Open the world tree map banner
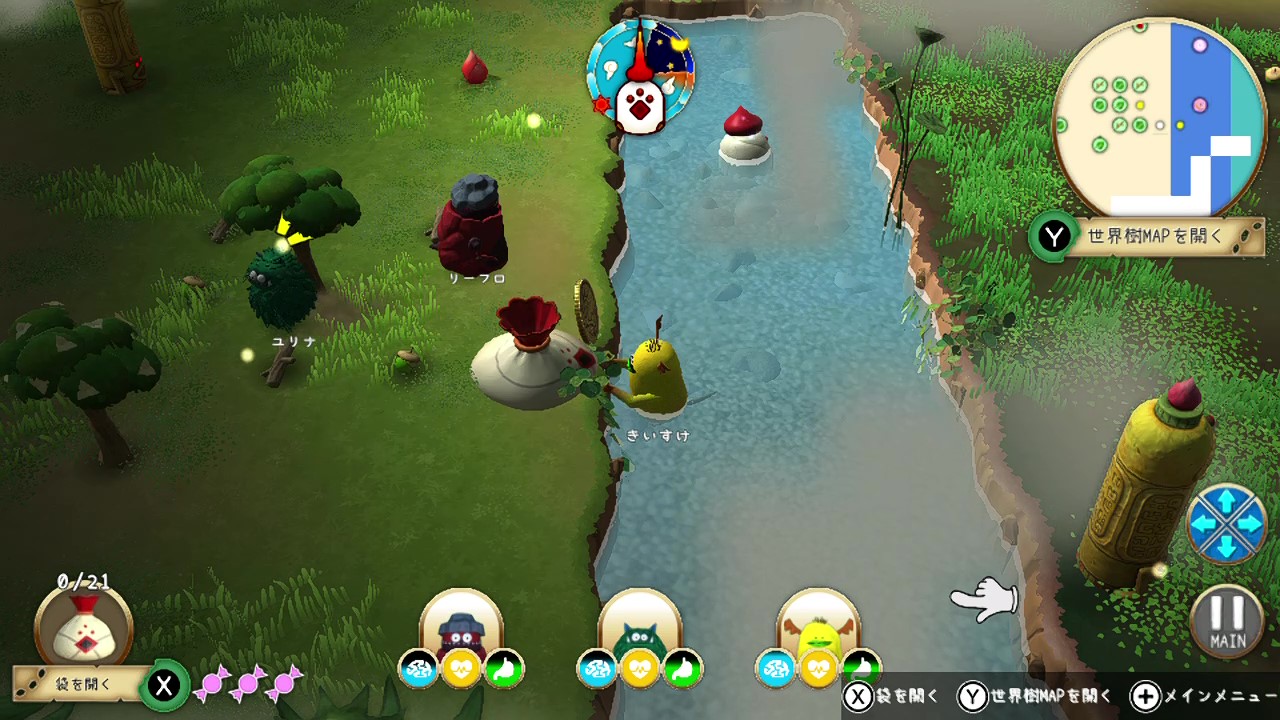1280x720 pixels. (1153, 237)
